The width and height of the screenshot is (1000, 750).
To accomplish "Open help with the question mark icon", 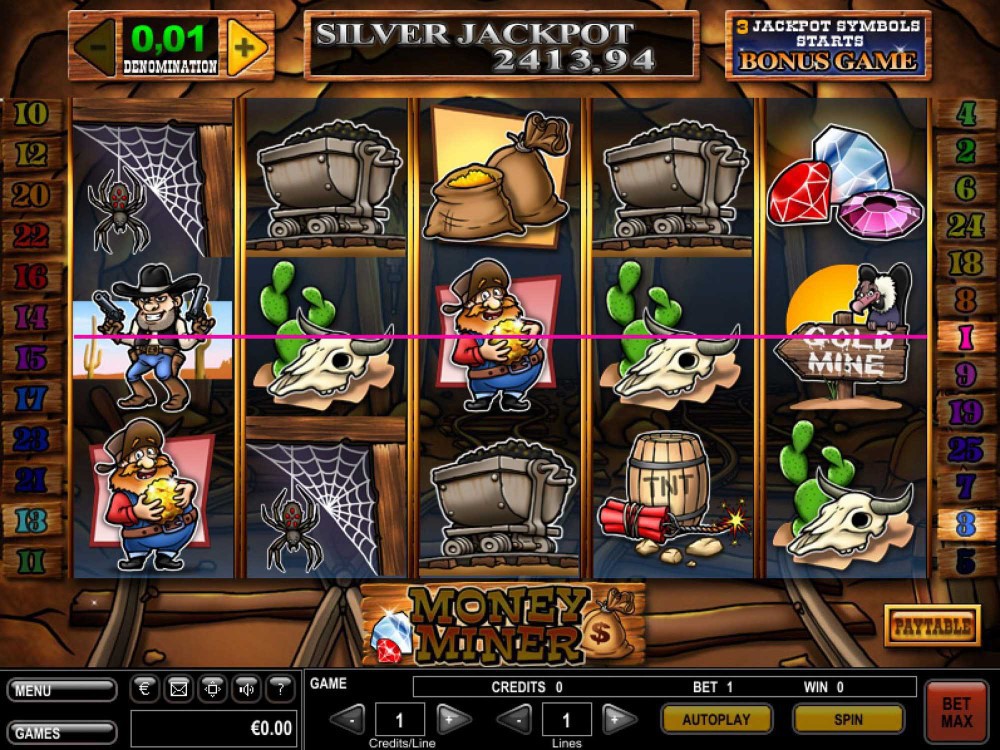I will pos(280,688).
